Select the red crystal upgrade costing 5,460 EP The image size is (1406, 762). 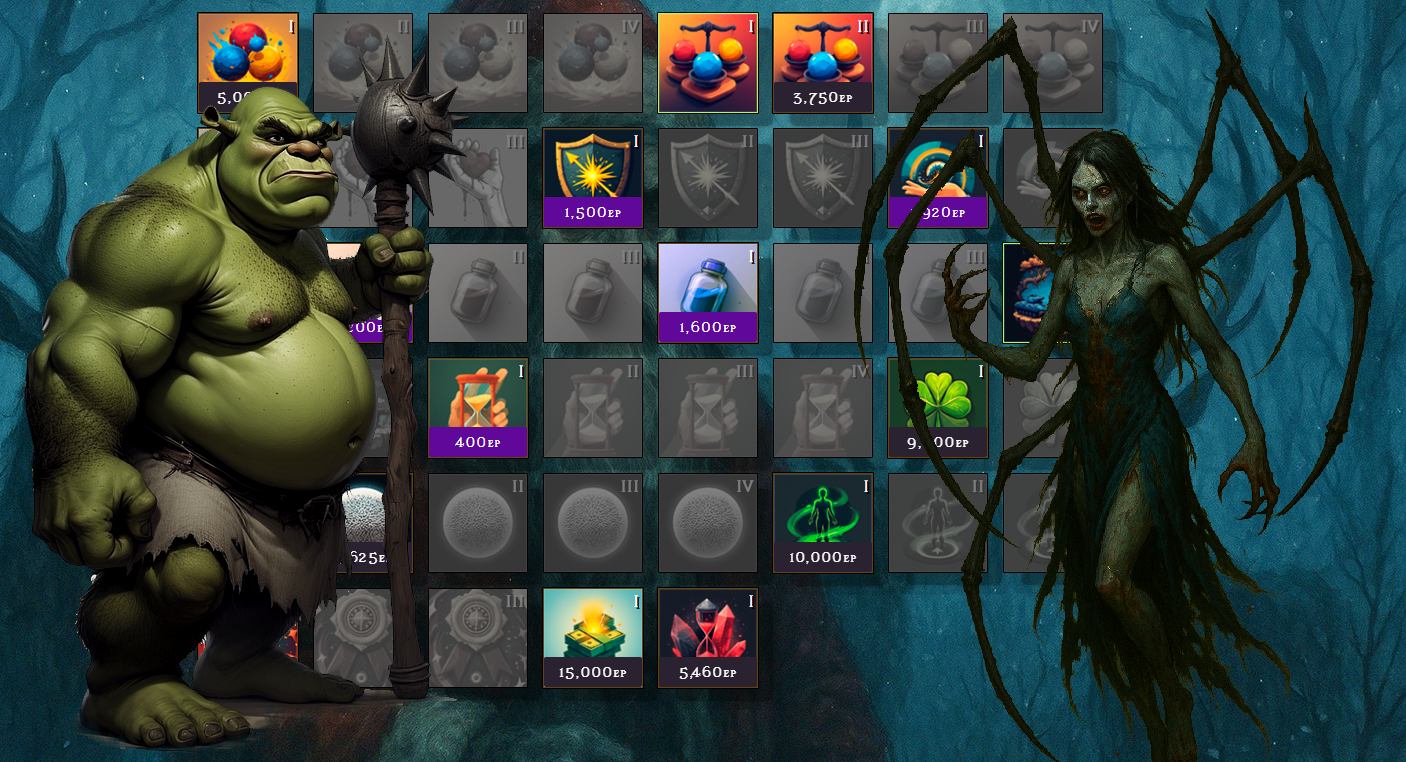[707, 637]
